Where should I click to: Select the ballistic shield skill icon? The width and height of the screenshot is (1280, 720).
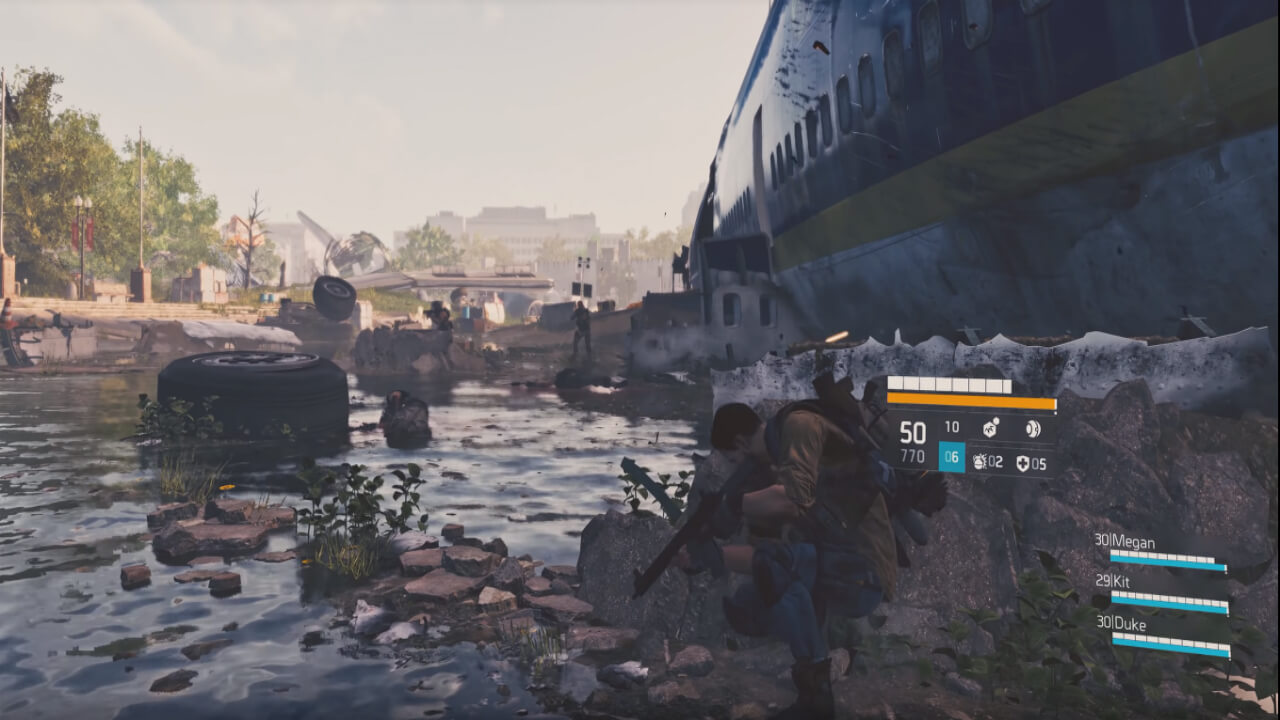tap(1032, 429)
